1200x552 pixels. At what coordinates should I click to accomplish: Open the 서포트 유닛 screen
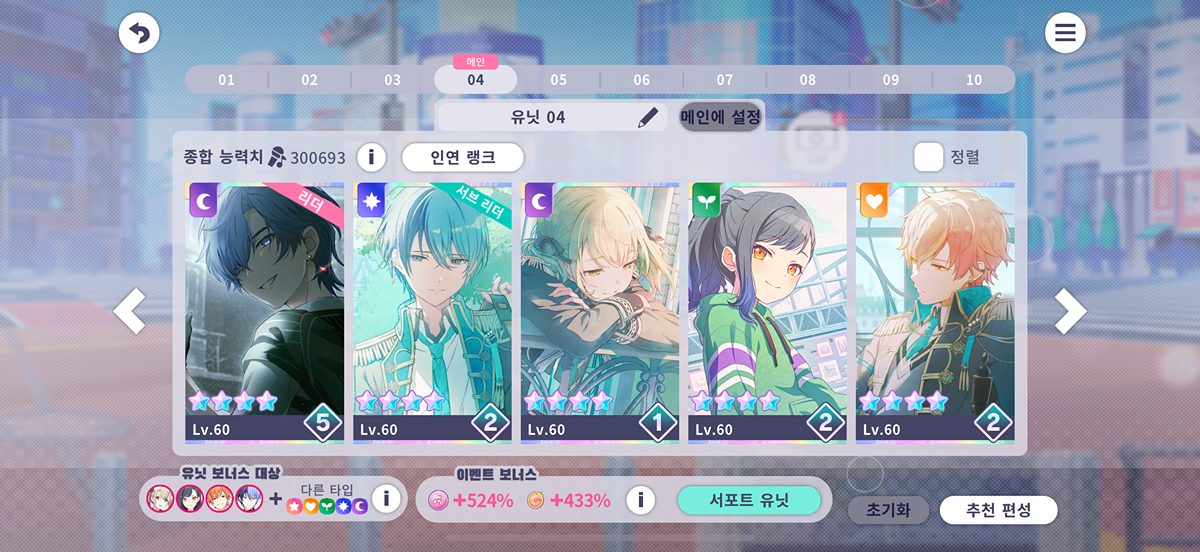(749, 500)
